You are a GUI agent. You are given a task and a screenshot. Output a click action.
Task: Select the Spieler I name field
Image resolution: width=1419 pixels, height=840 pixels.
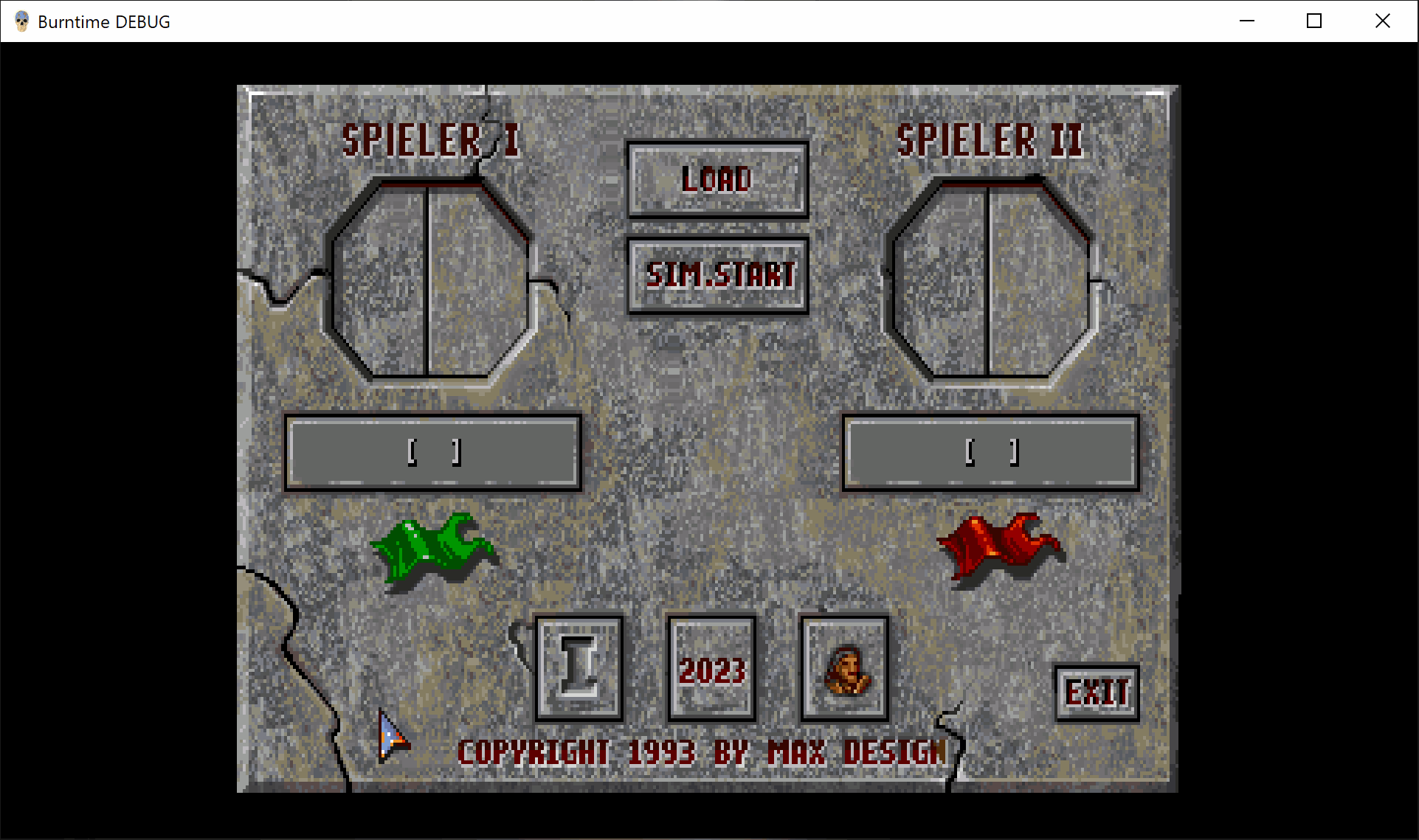(x=433, y=452)
